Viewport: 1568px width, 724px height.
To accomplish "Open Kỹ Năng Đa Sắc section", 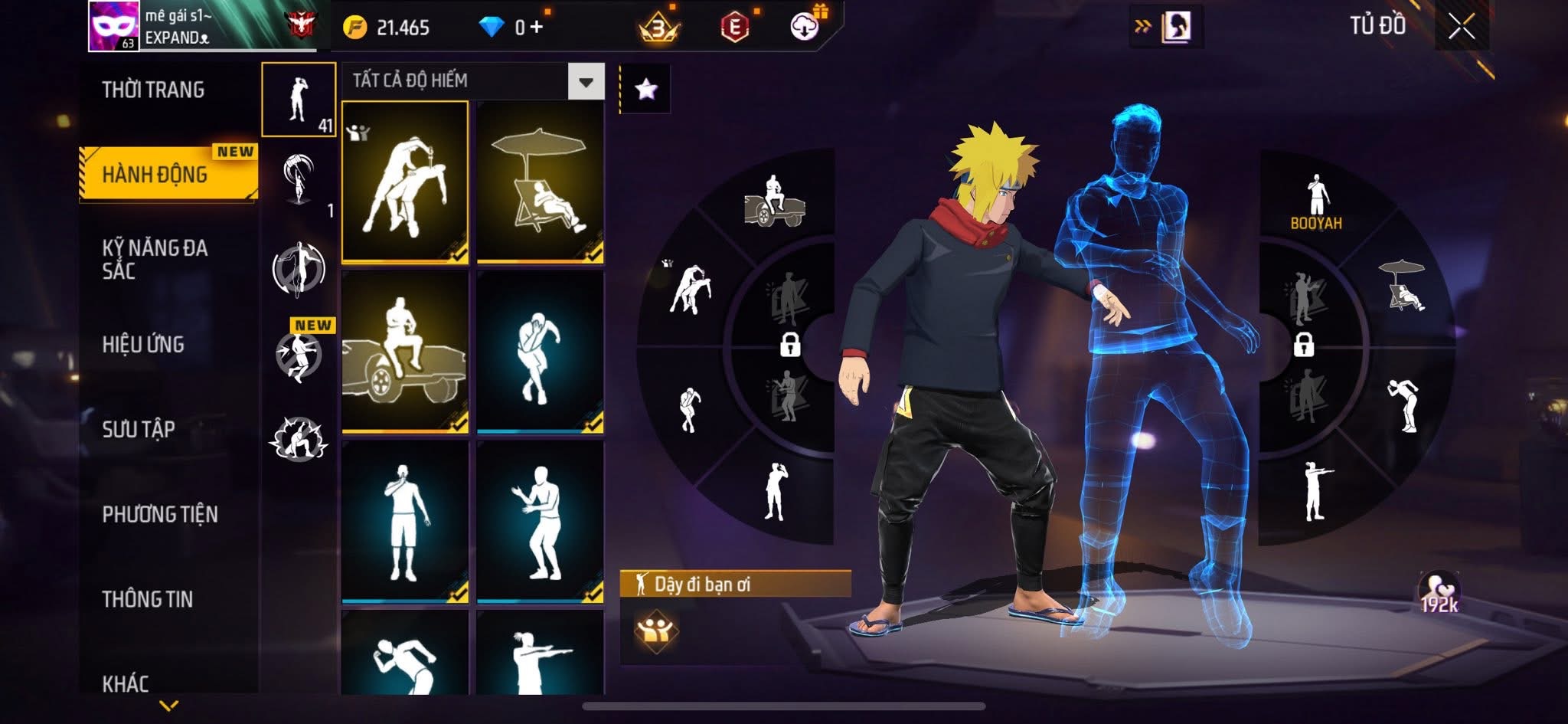I will point(155,259).
